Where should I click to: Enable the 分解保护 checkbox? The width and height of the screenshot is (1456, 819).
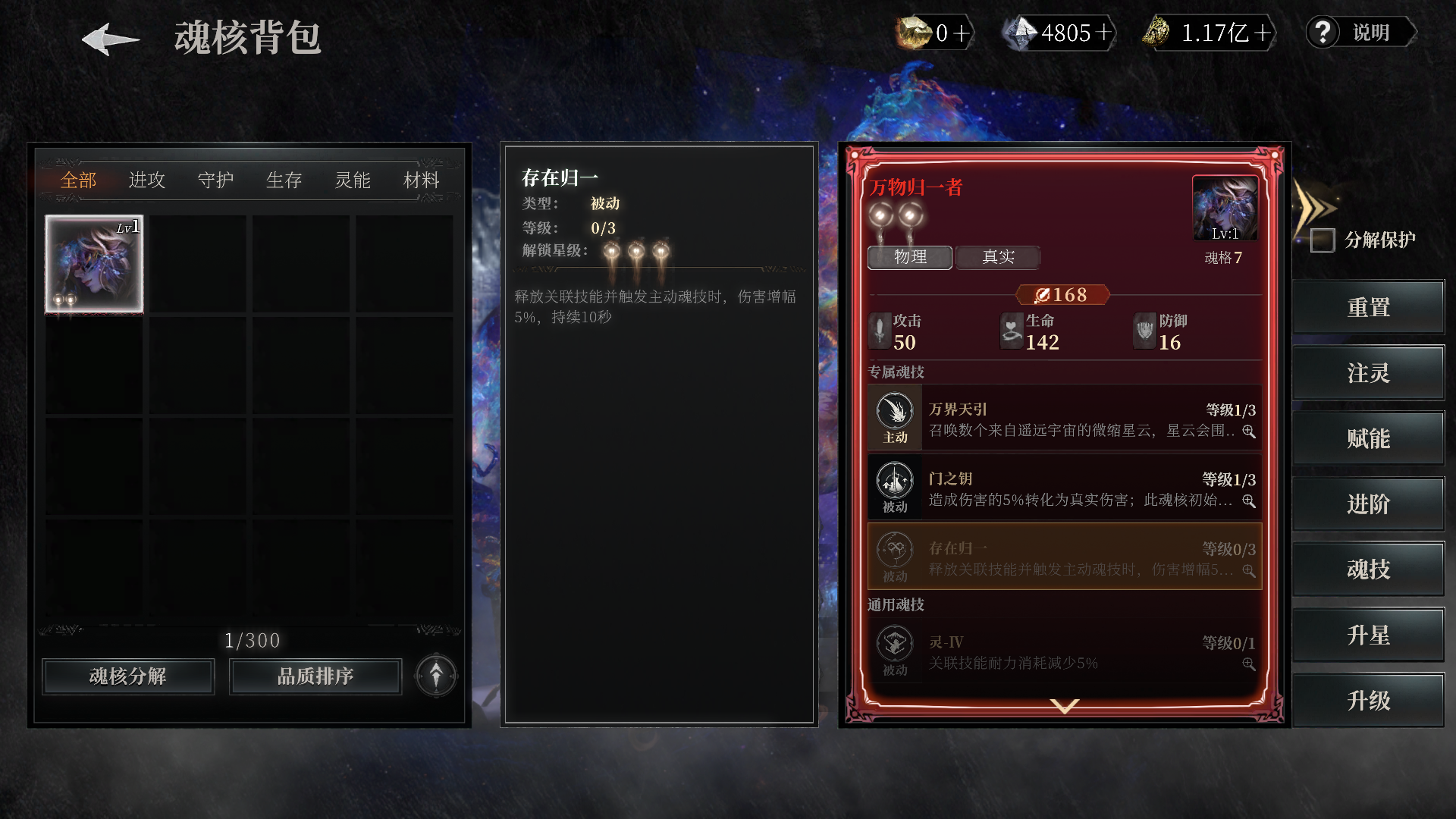(1323, 240)
